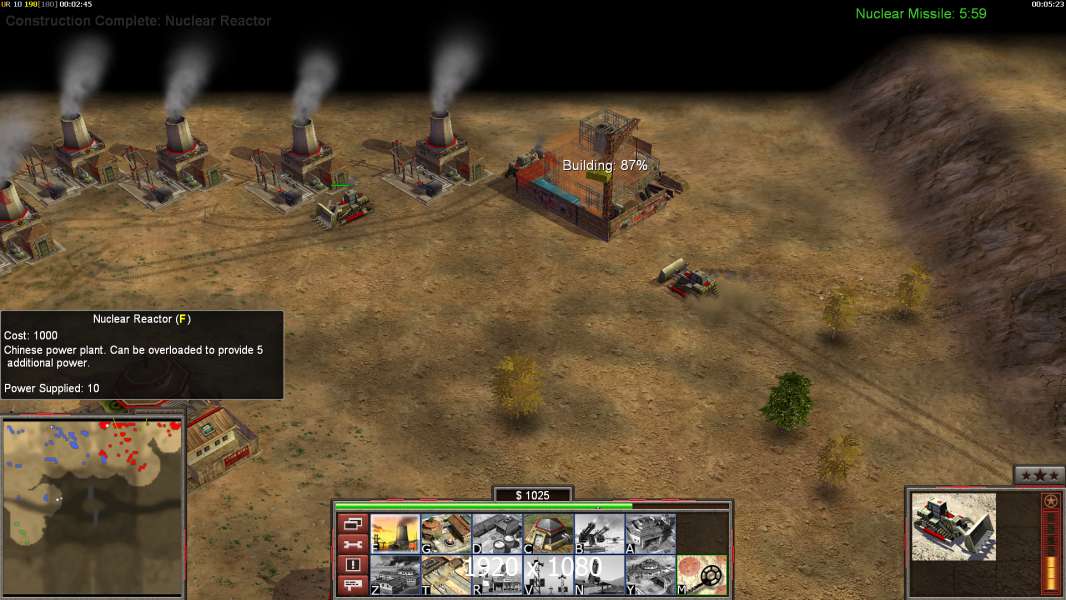Viewport: 1066px width, 600px height.
Task: Choose the Supply Center build icon marked D
Action: click(497, 533)
